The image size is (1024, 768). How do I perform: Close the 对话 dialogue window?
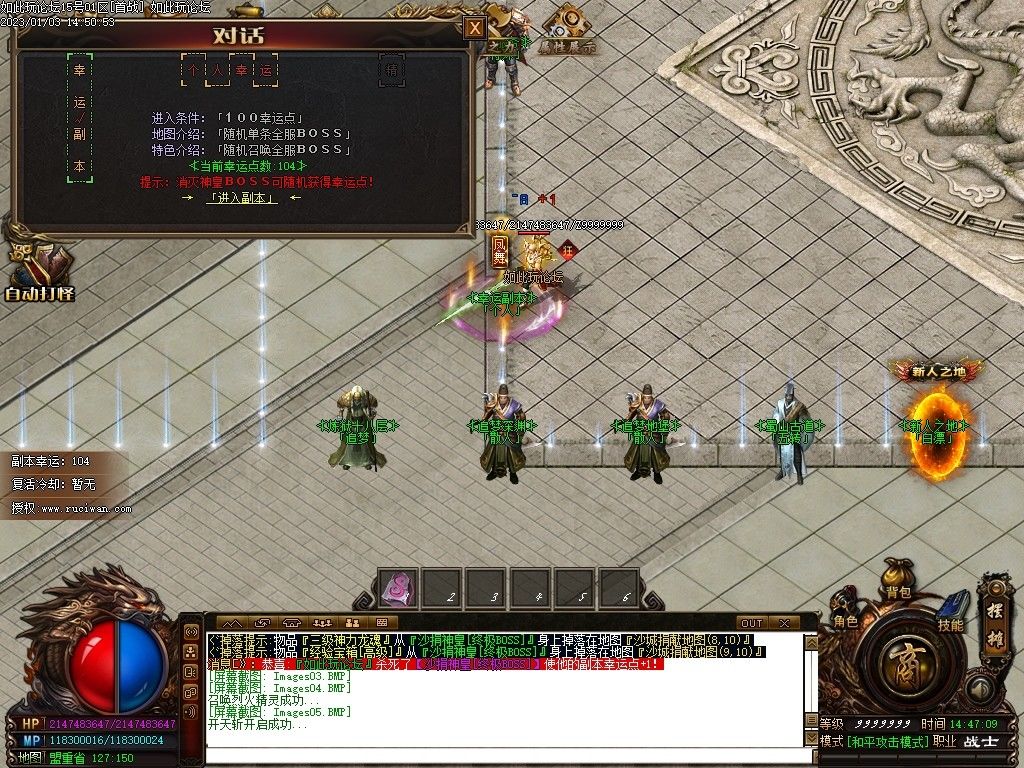pos(475,28)
